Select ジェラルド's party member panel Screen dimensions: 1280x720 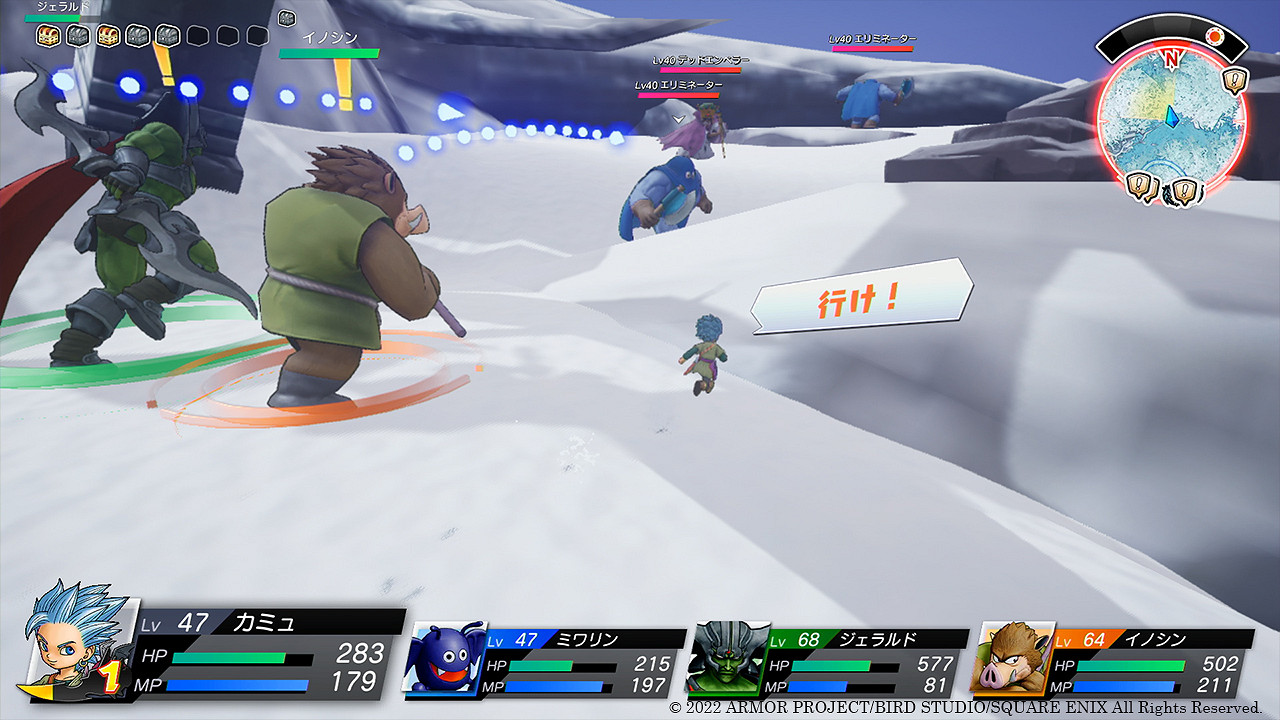click(828, 662)
